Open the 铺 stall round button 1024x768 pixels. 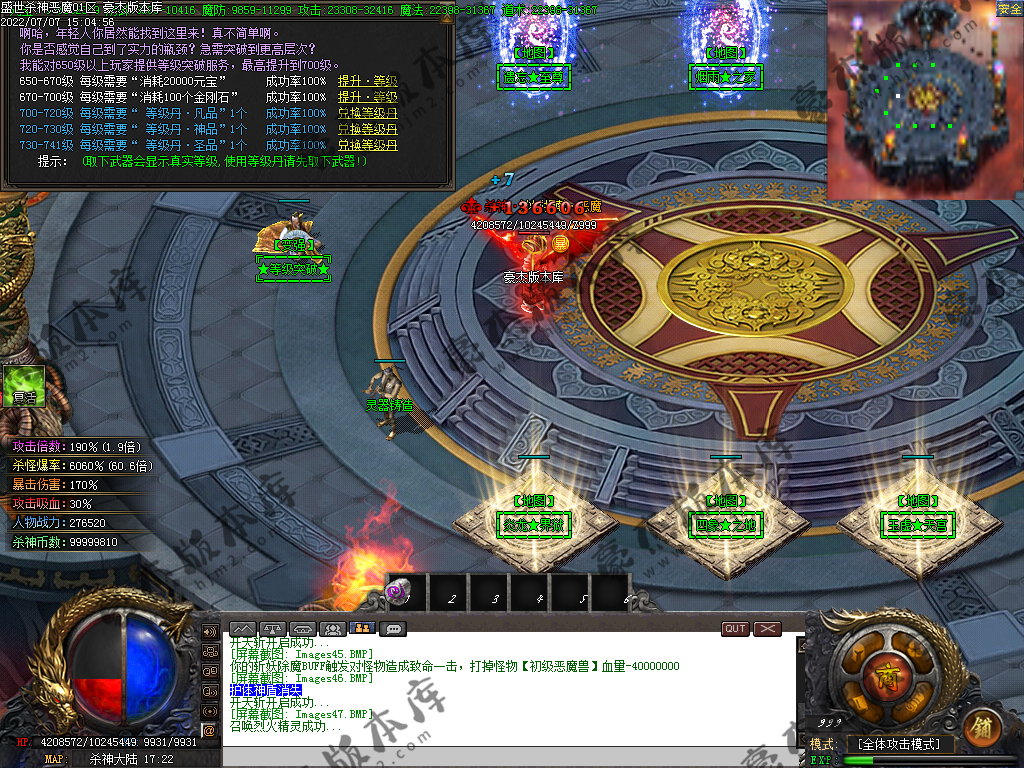pyautogui.click(x=981, y=727)
